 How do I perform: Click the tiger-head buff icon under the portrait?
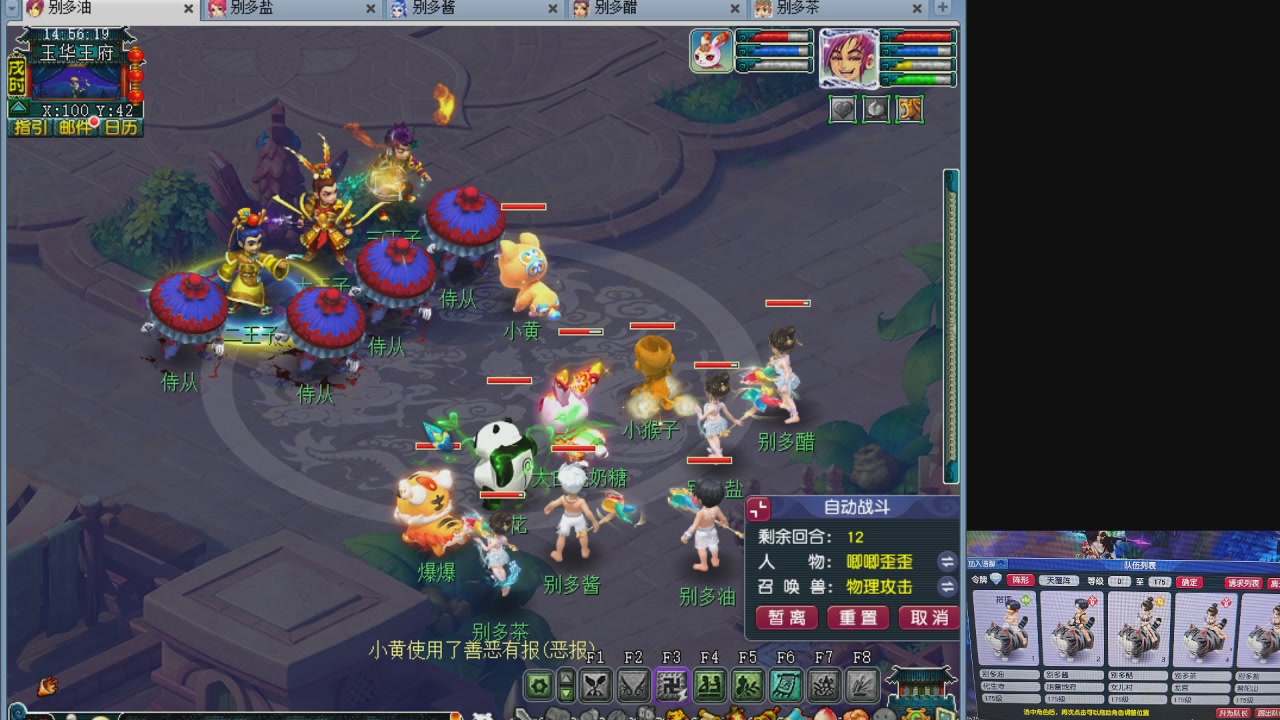click(910, 110)
